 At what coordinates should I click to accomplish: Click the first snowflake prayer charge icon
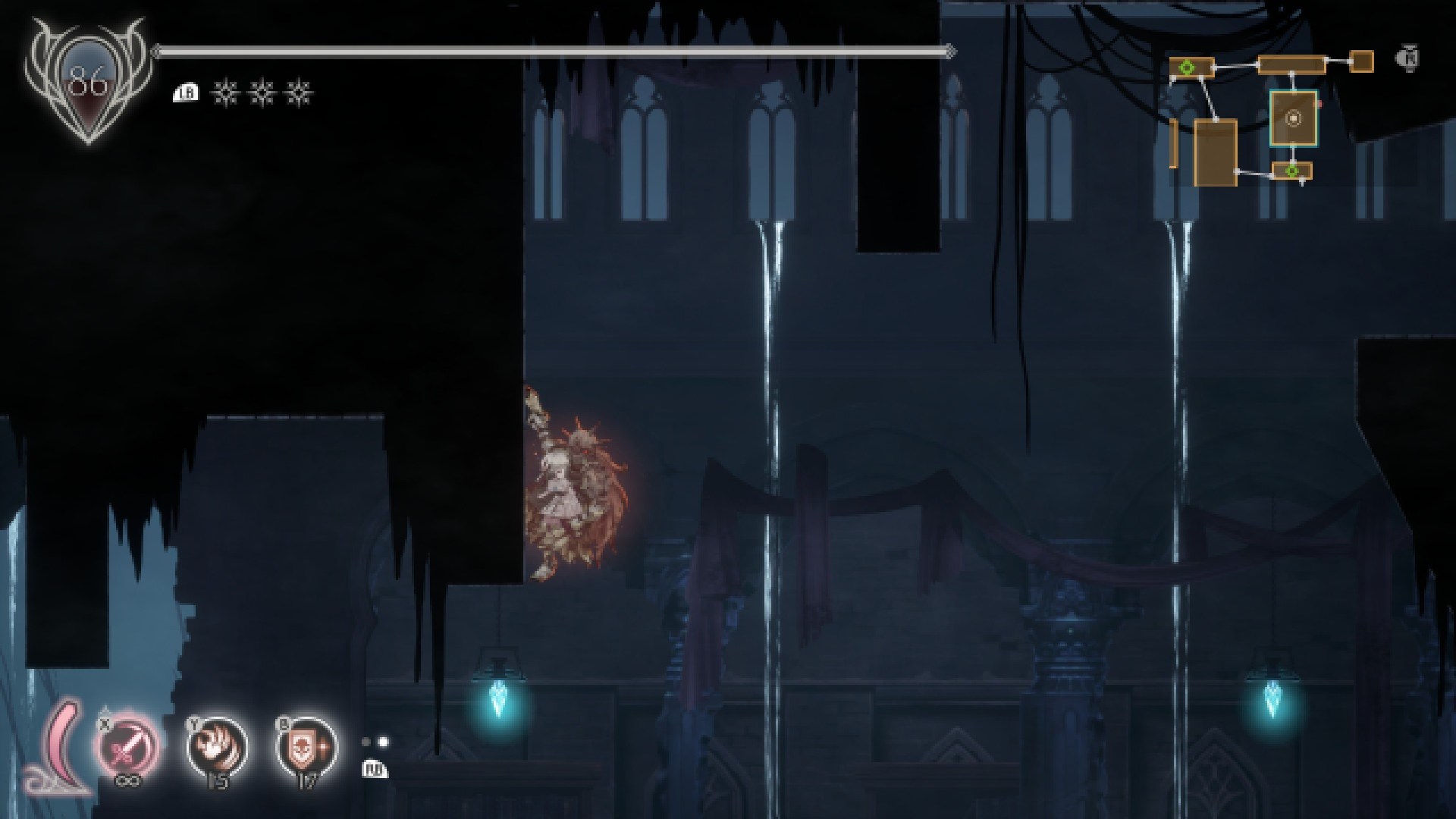coord(224,93)
